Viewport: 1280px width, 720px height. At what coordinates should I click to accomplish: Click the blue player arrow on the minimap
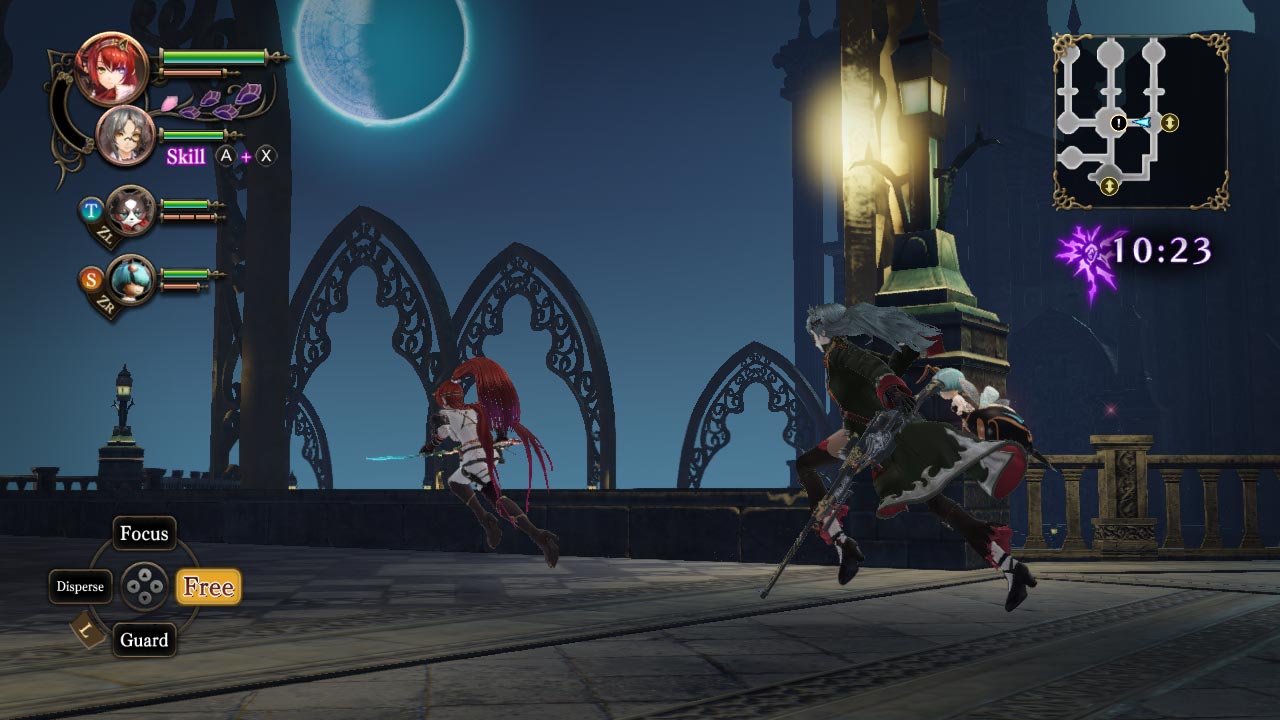coord(1142,121)
